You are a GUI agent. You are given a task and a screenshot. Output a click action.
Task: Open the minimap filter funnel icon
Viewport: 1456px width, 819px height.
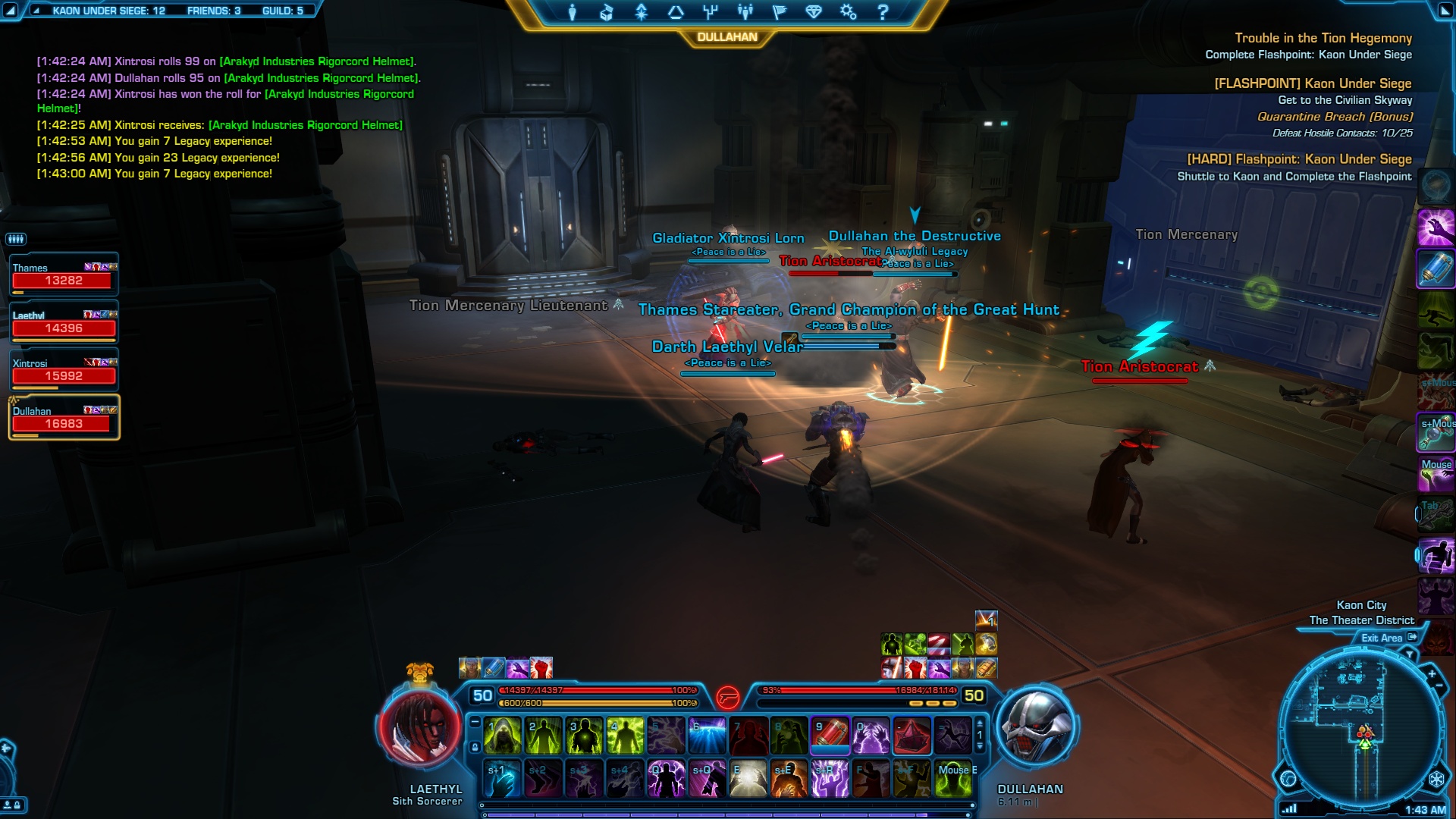tap(1410, 654)
